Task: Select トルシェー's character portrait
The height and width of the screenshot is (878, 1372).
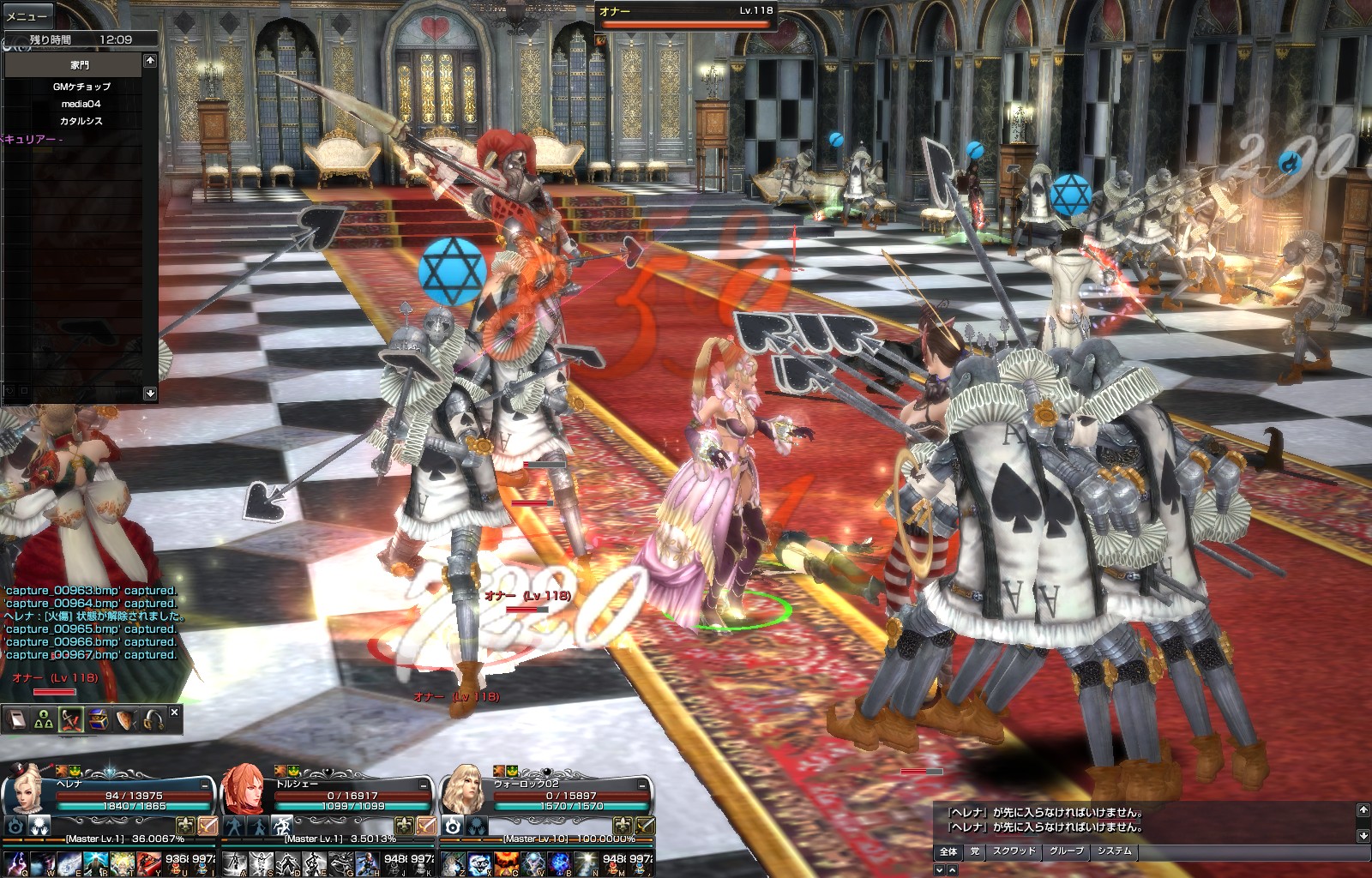Action: pyautogui.click(x=245, y=789)
